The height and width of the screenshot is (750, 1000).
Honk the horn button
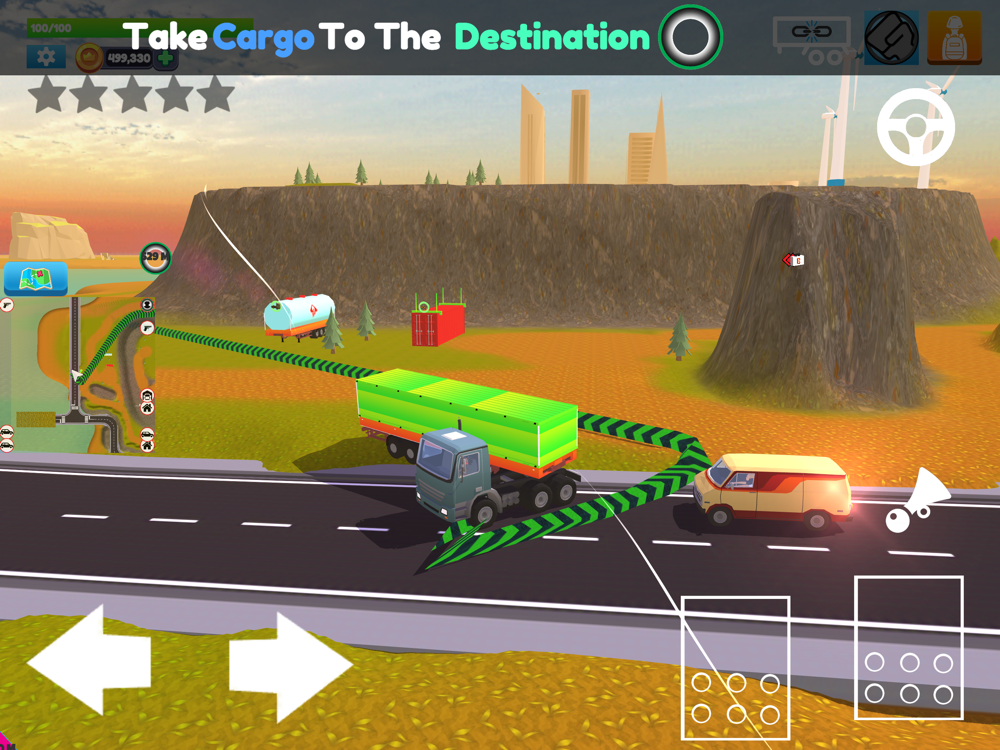(x=919, y=502)
